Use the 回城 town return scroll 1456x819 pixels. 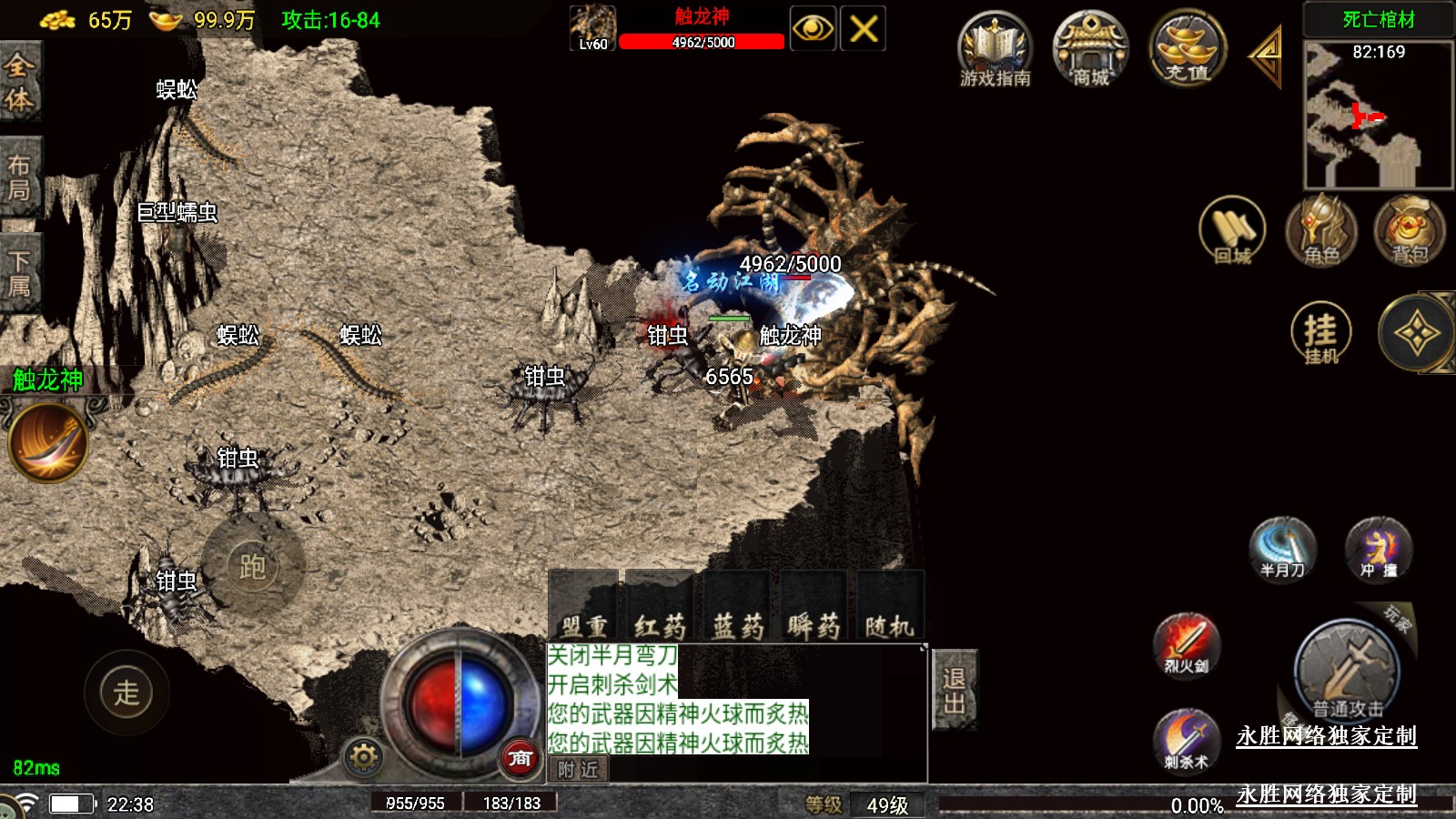(1232, 231)
